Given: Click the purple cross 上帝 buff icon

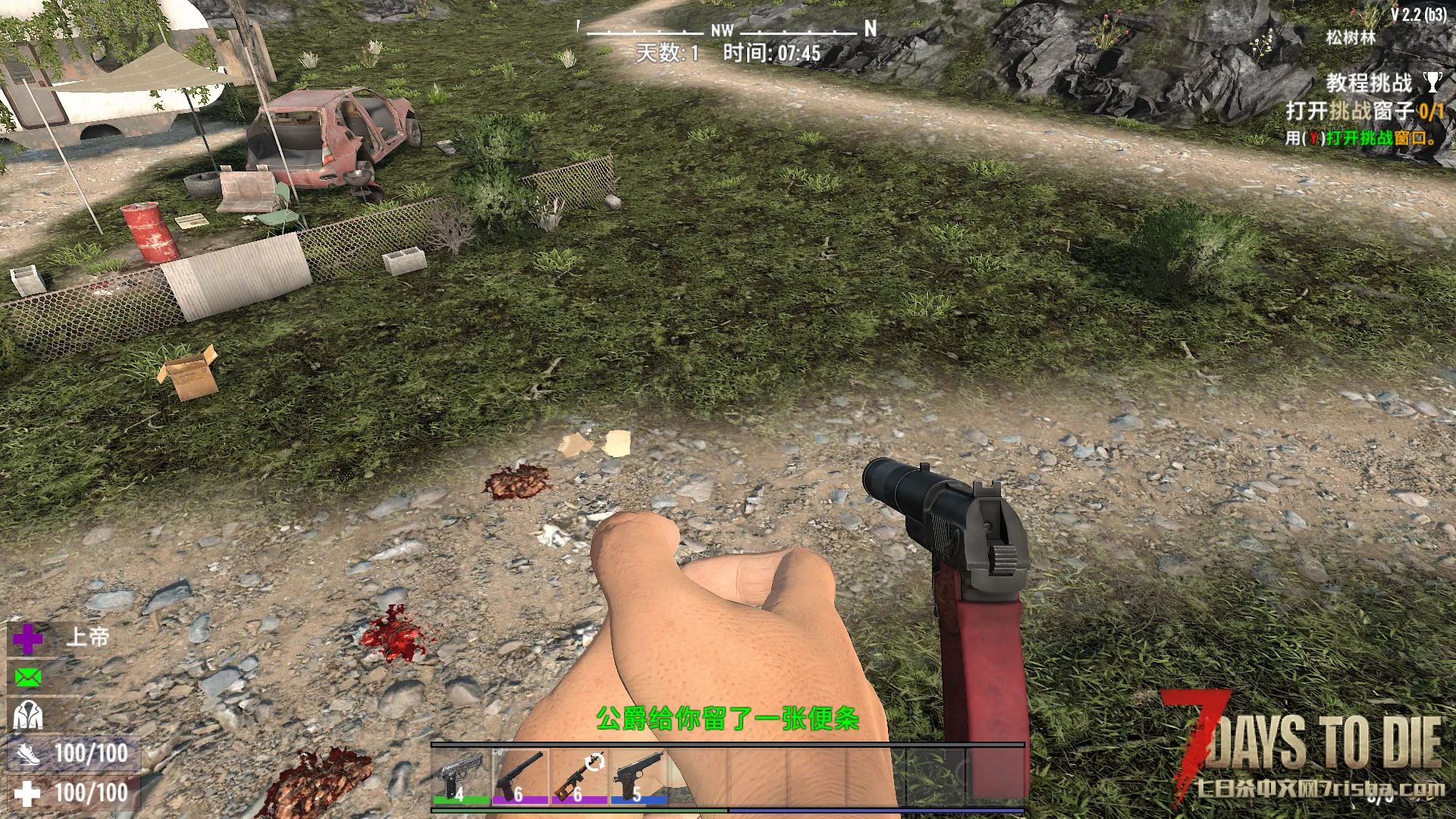Looking at the screenshot, I should pyautogui.click(x=28, y=639).
